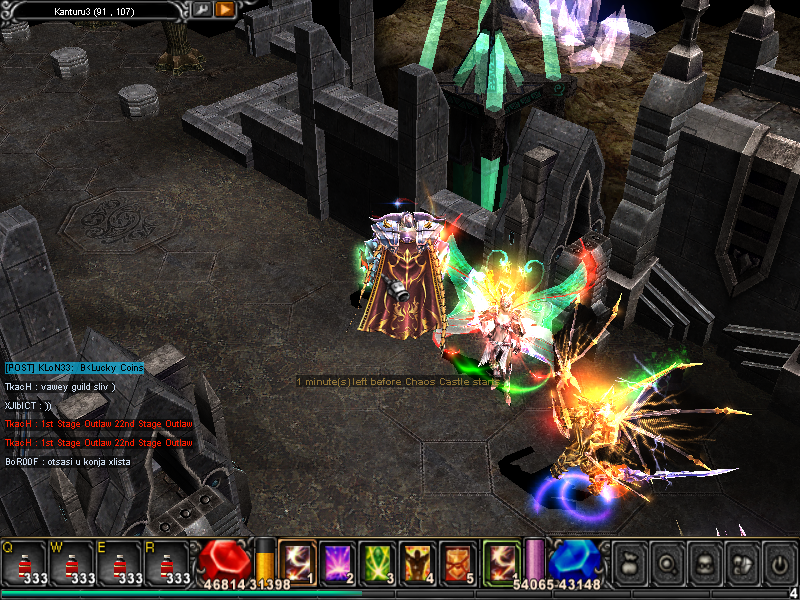Click the power button icon
The height and width of the screenshot is (600, 800).
pyautogui.click(x=779, y=563)
